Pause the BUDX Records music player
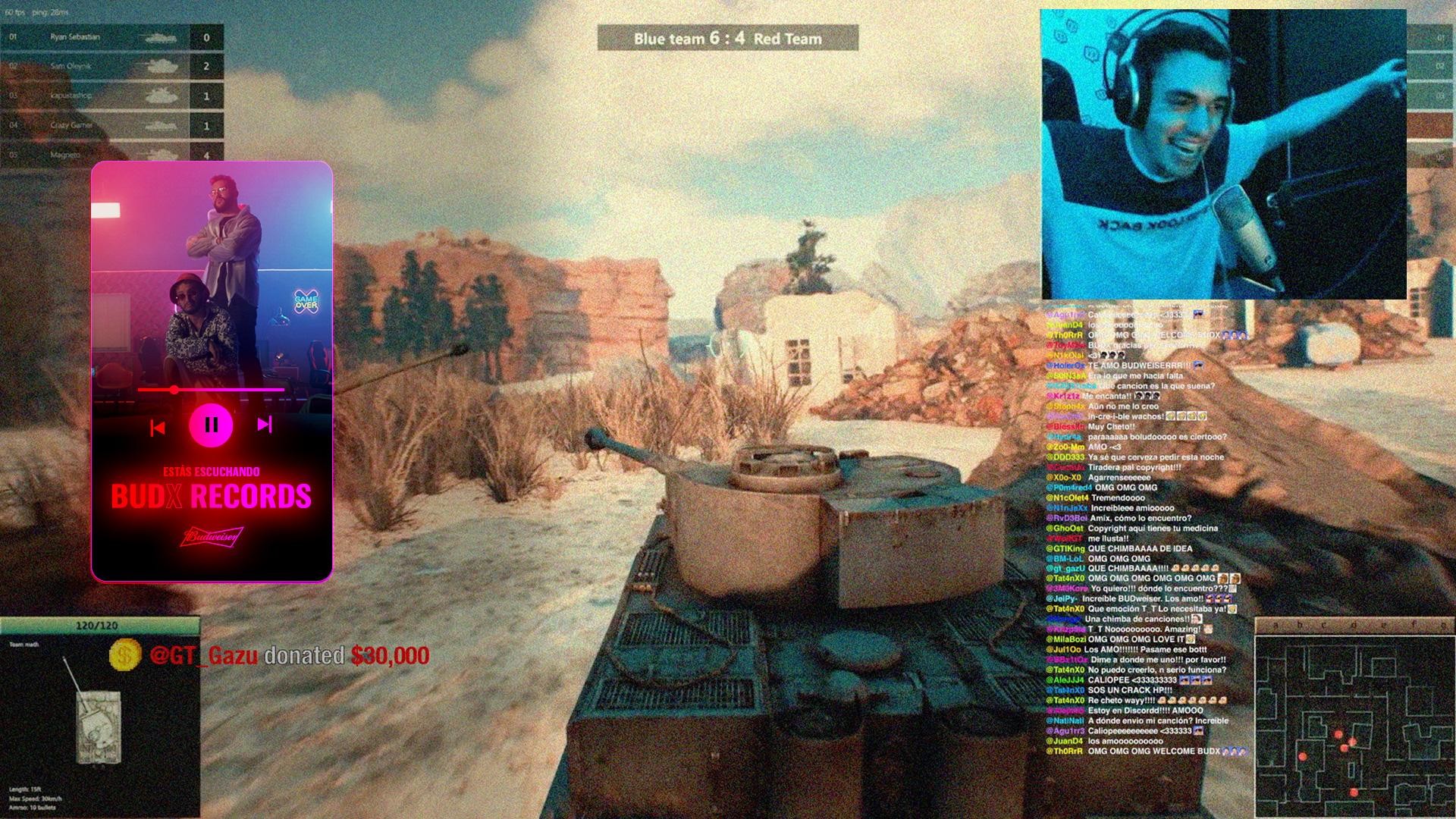 pos(211,425)
